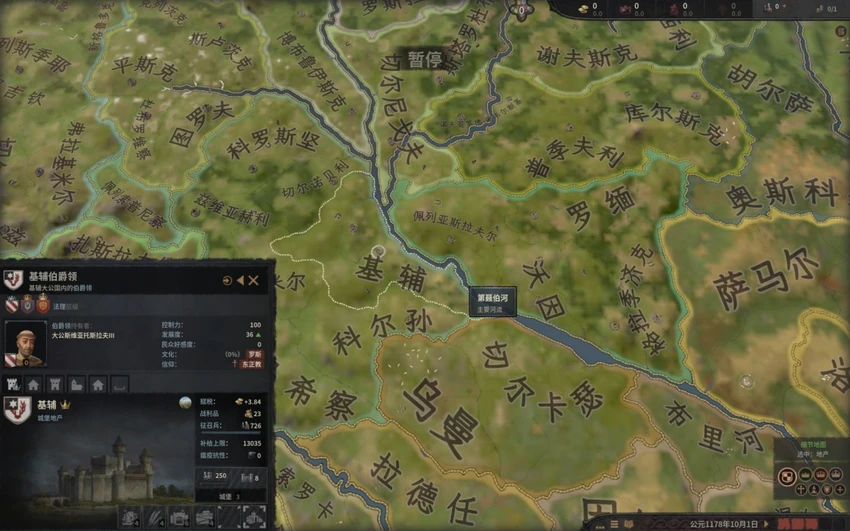Close the 基辅伯爵领 county panel
This screenshot has width=850, height=531.
pyautogui.click(x=254, y=281)
